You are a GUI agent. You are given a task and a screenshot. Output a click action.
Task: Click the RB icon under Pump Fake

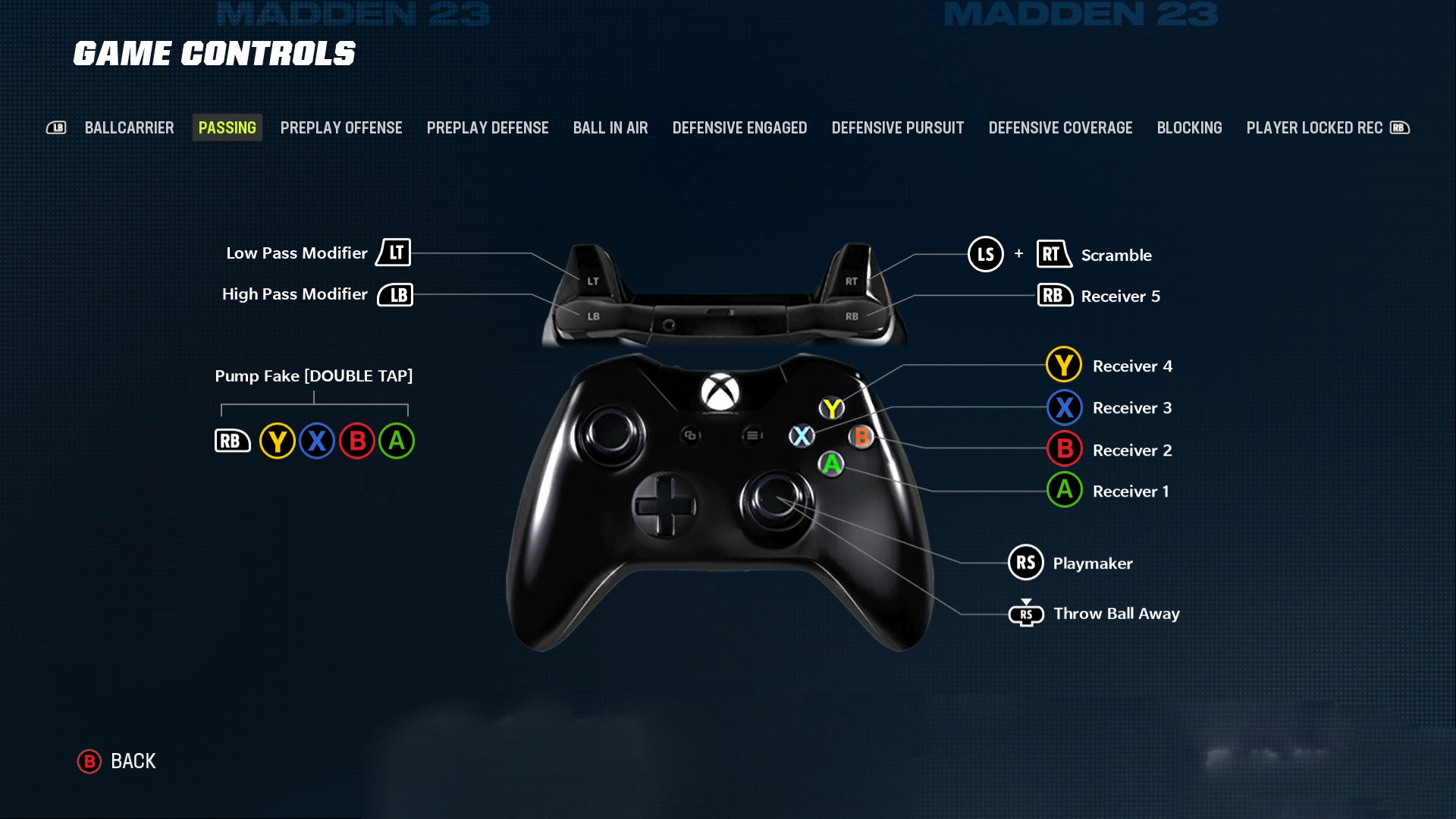[x=233, y=441]
